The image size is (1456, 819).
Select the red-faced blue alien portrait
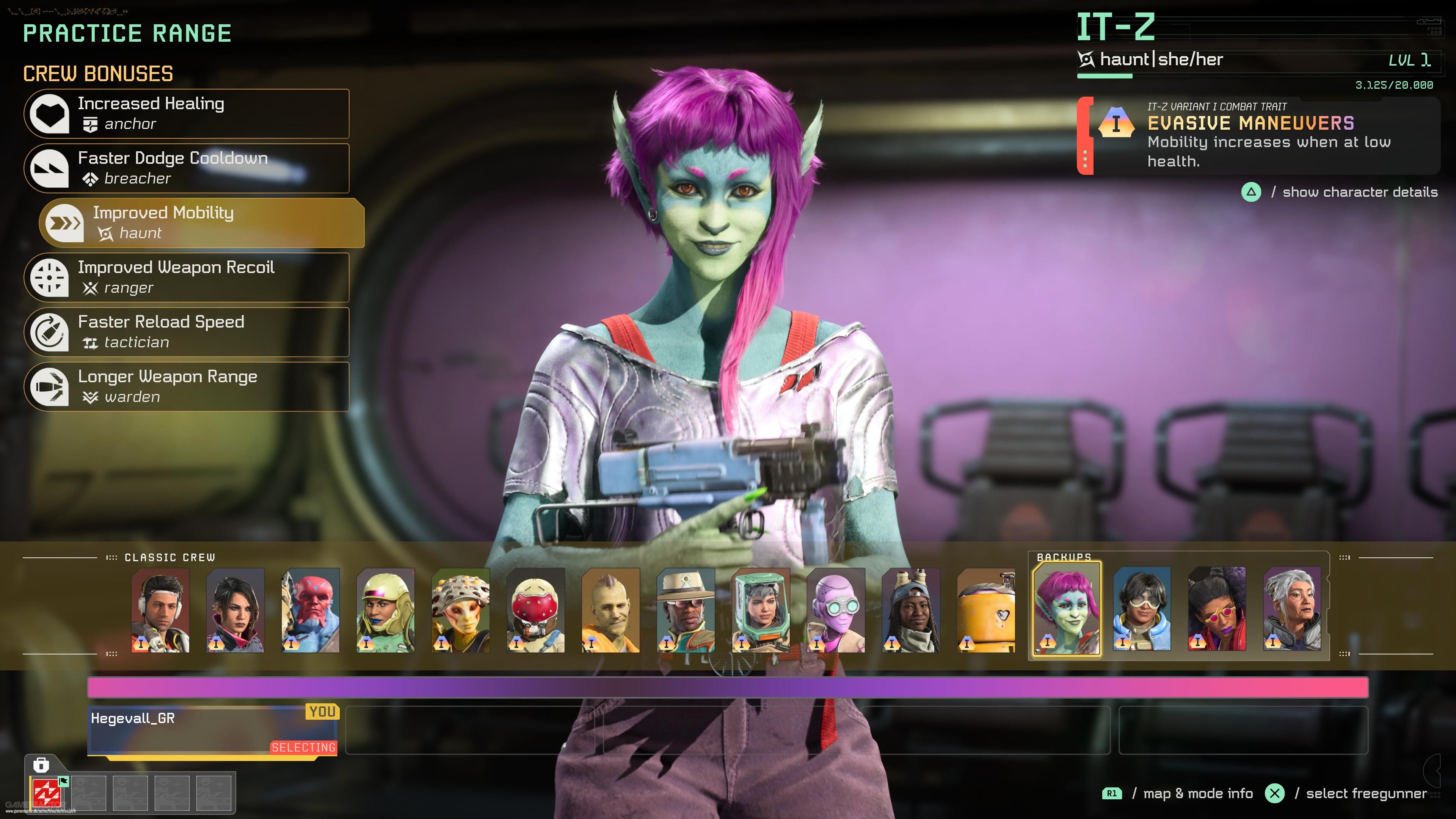[310, 611]
